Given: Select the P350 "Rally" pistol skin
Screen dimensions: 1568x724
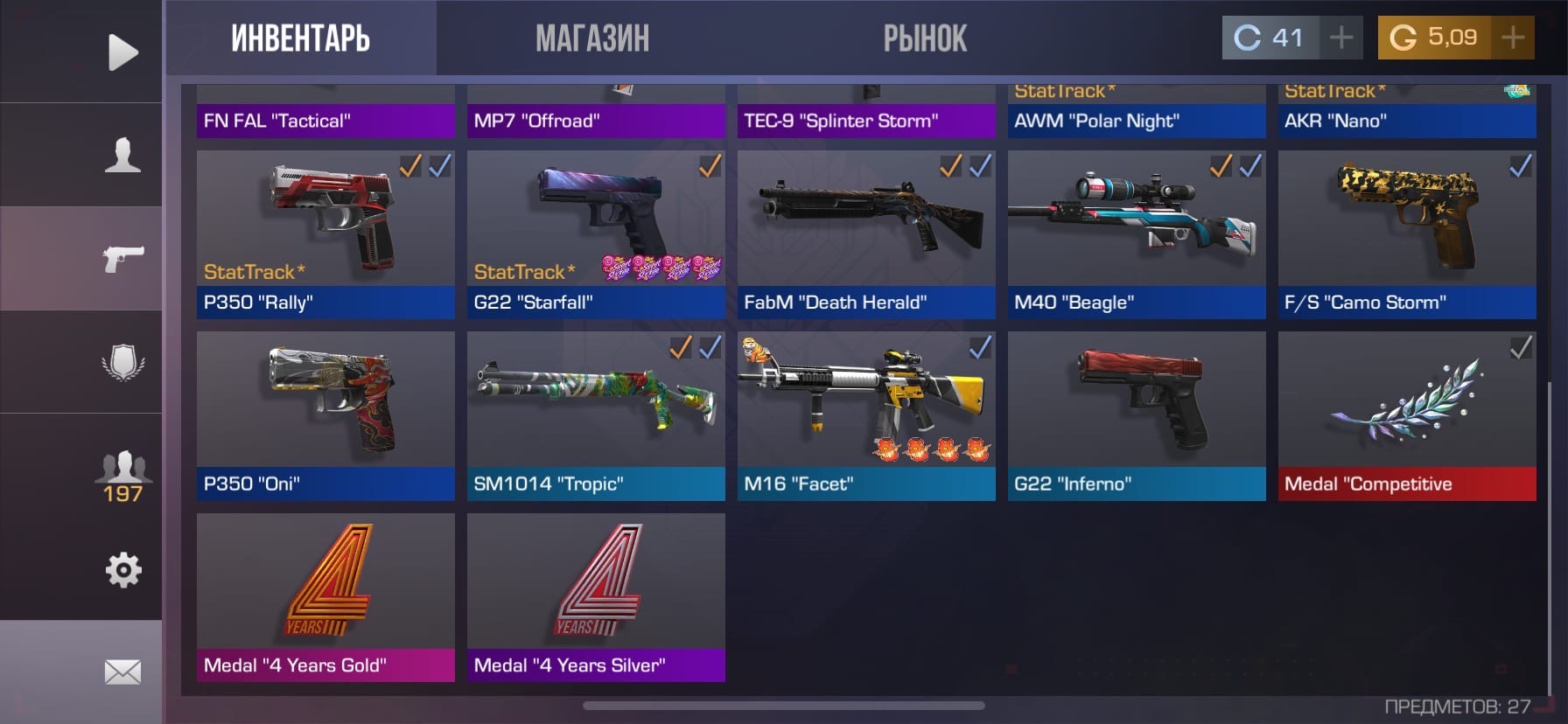Looking at the screenshot, I should click(325, 233).
